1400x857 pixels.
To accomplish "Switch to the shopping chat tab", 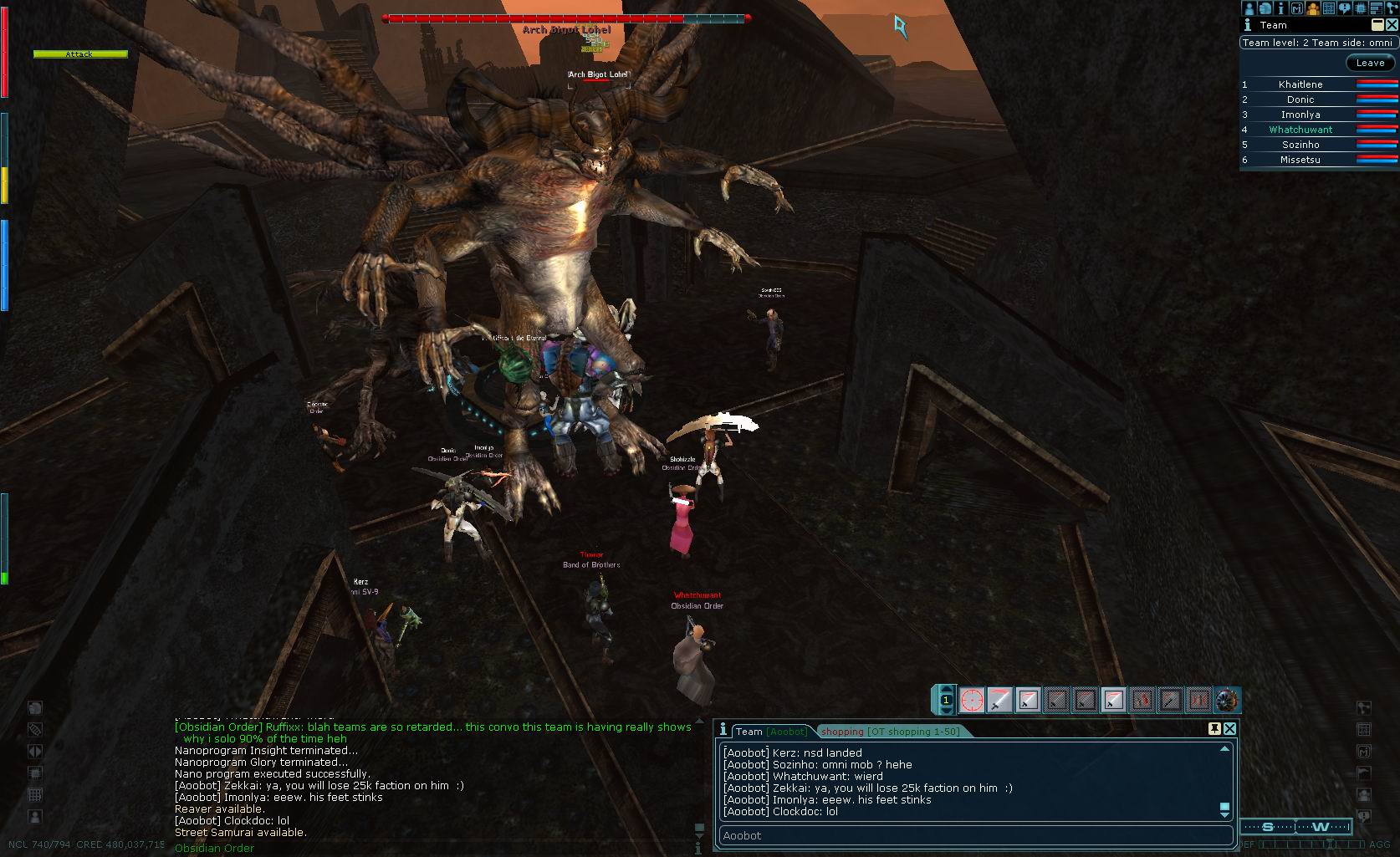I will pos(890,732).
